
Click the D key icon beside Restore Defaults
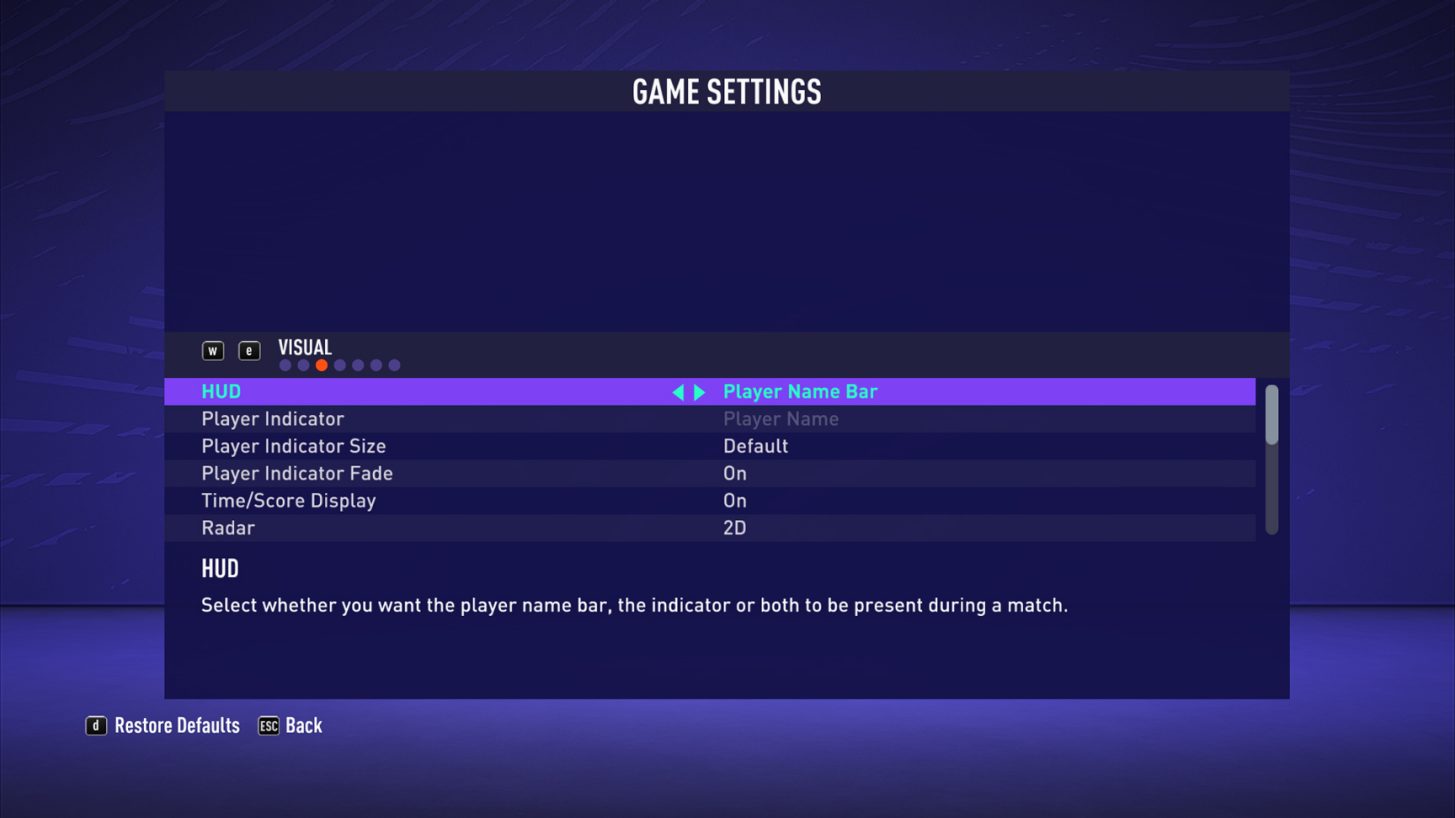pyautogui.click(x=95, y=725)
